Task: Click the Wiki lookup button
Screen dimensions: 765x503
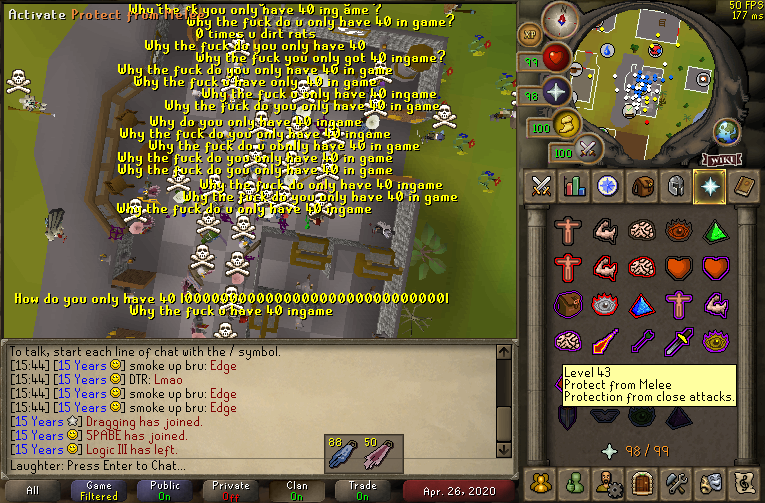Action: click(720, 159)
